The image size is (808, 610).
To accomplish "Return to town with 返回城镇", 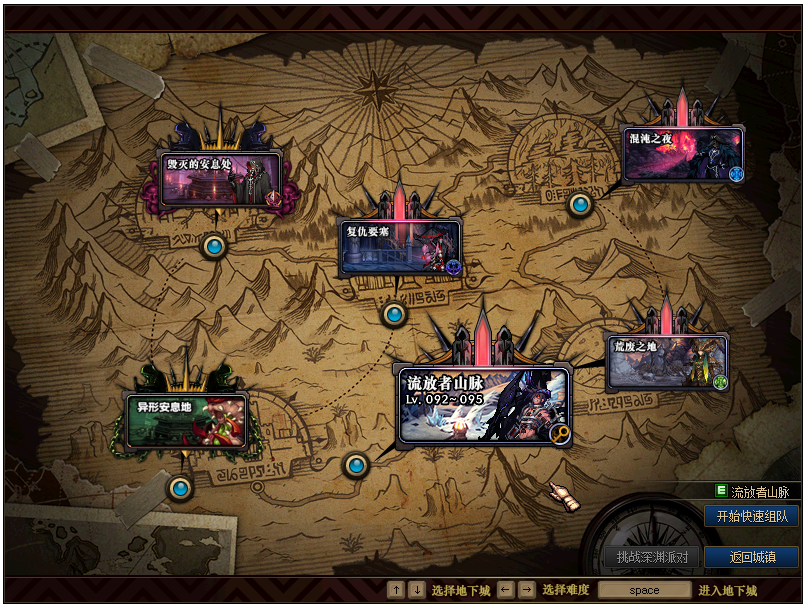I will coord(751,557).
